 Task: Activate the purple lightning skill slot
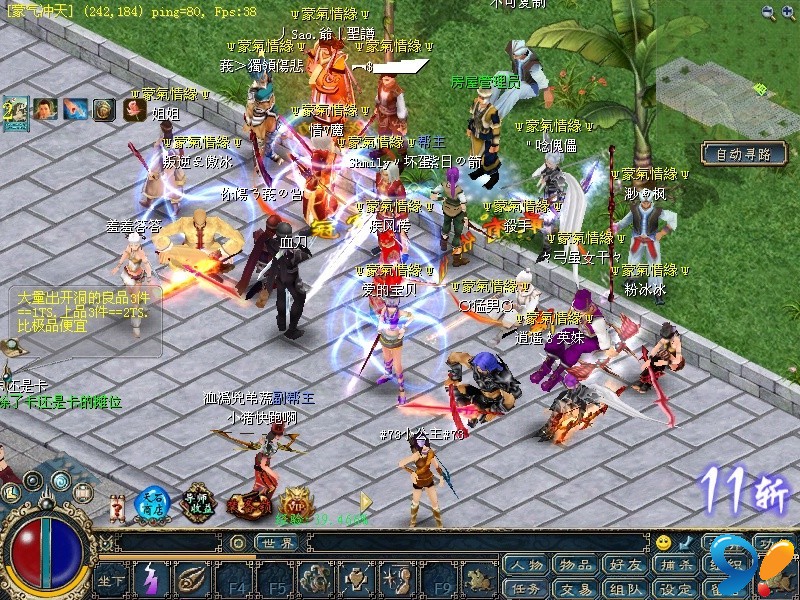coord(152,580)
